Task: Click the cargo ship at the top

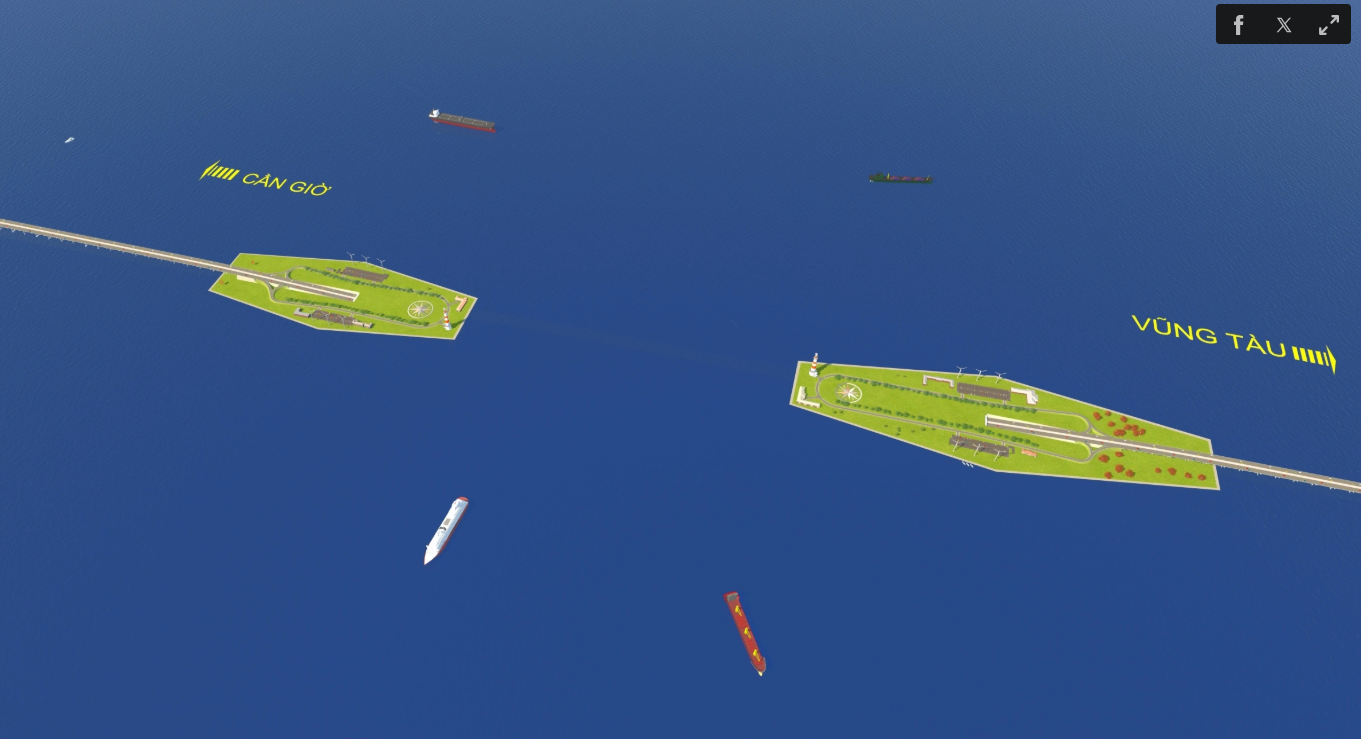Action: click(x=462, y=120)
